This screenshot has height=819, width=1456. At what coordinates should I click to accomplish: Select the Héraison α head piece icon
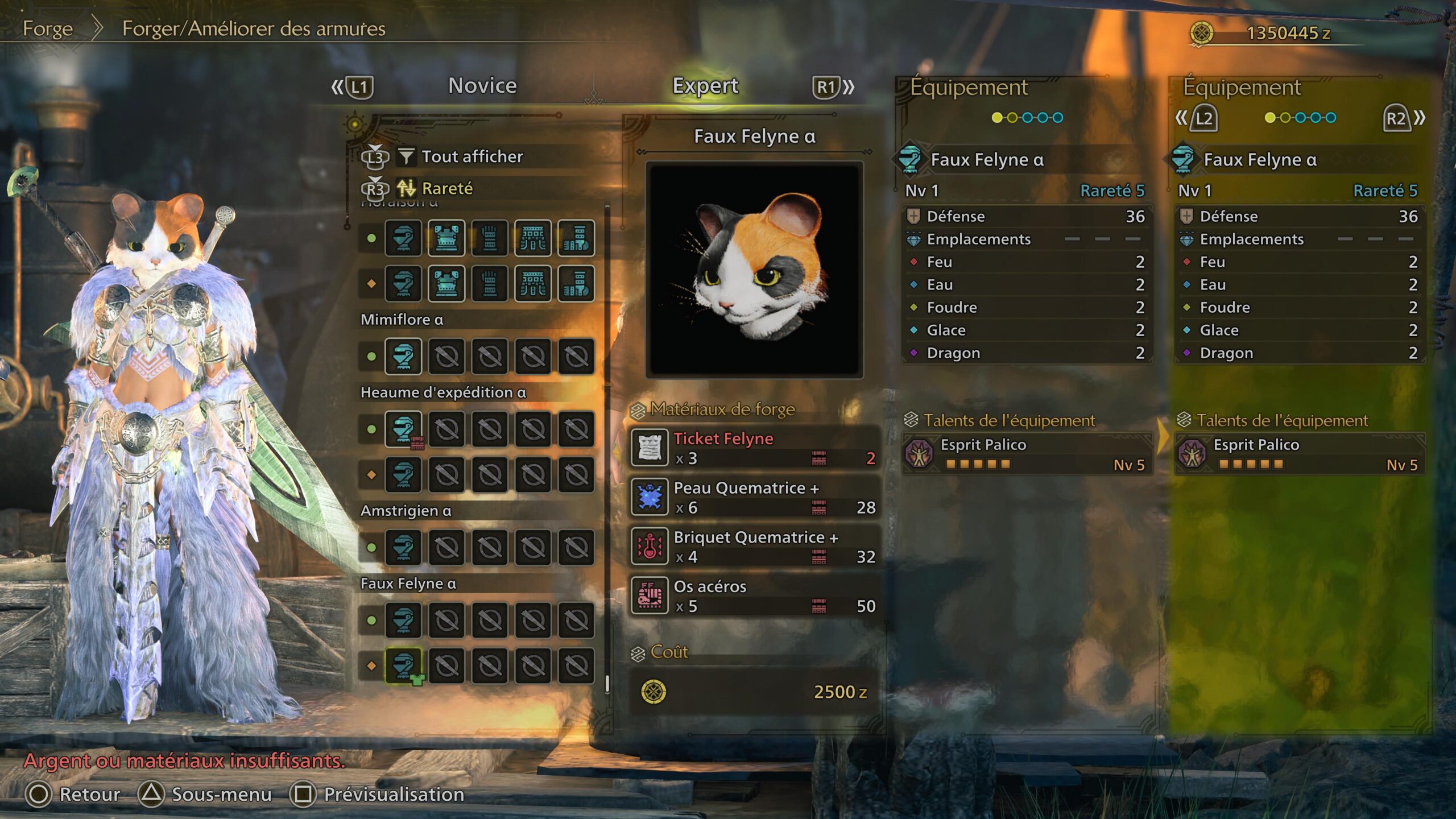point(404,239)
